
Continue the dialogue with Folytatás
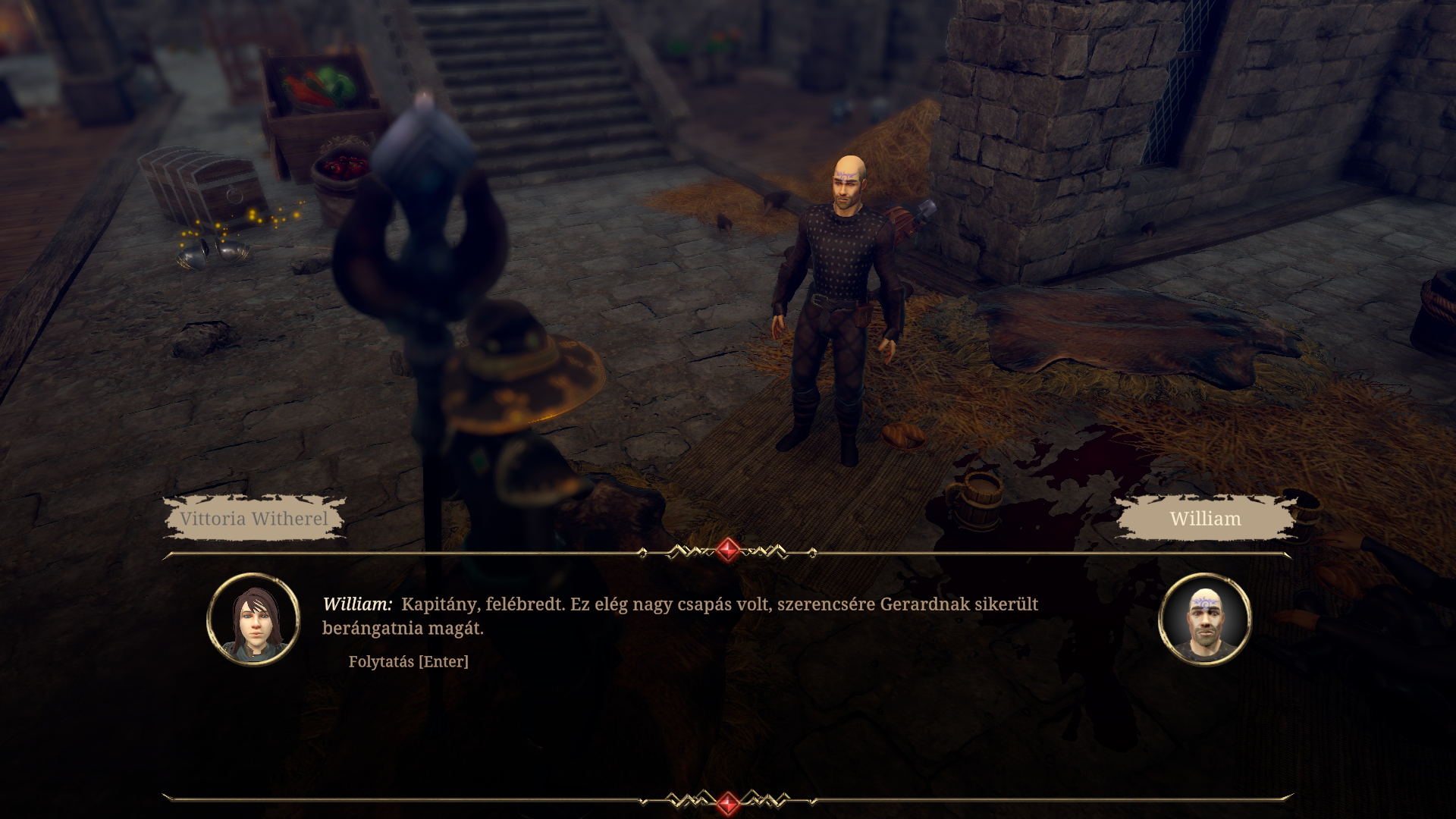(408, 661)
